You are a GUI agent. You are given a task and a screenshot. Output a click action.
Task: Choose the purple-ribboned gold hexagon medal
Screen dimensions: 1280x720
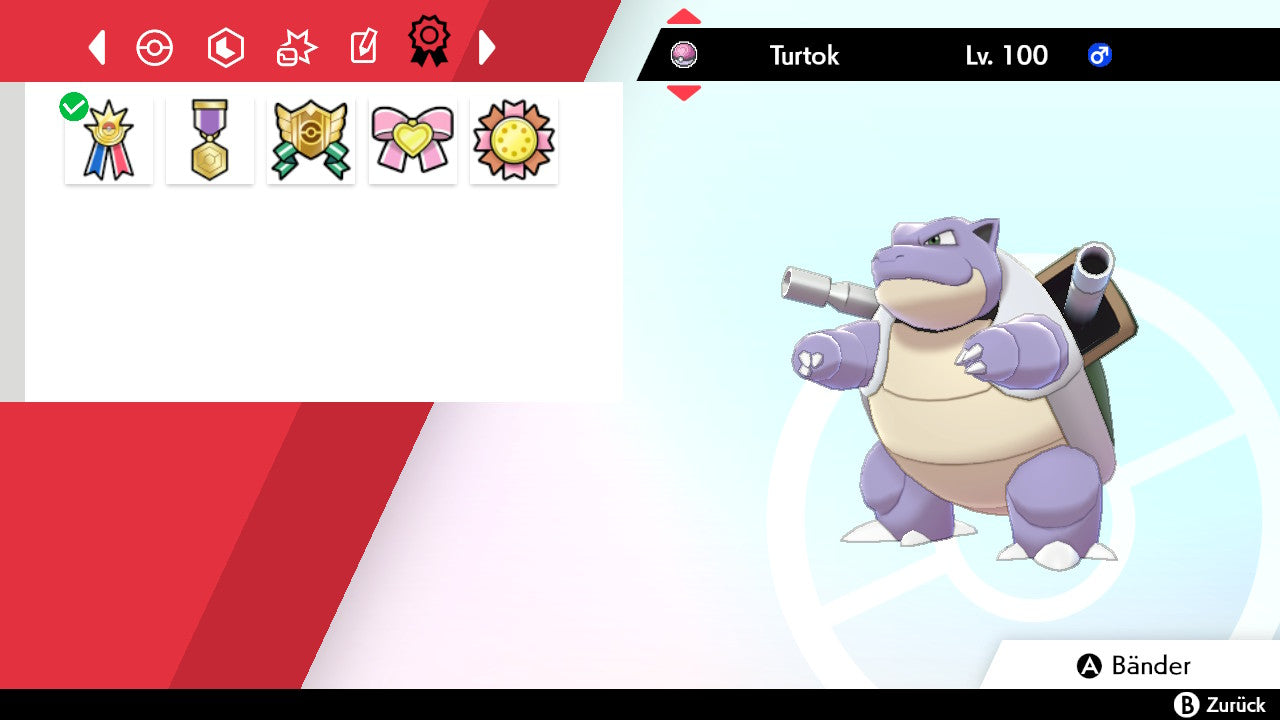(x=210, y=140)
